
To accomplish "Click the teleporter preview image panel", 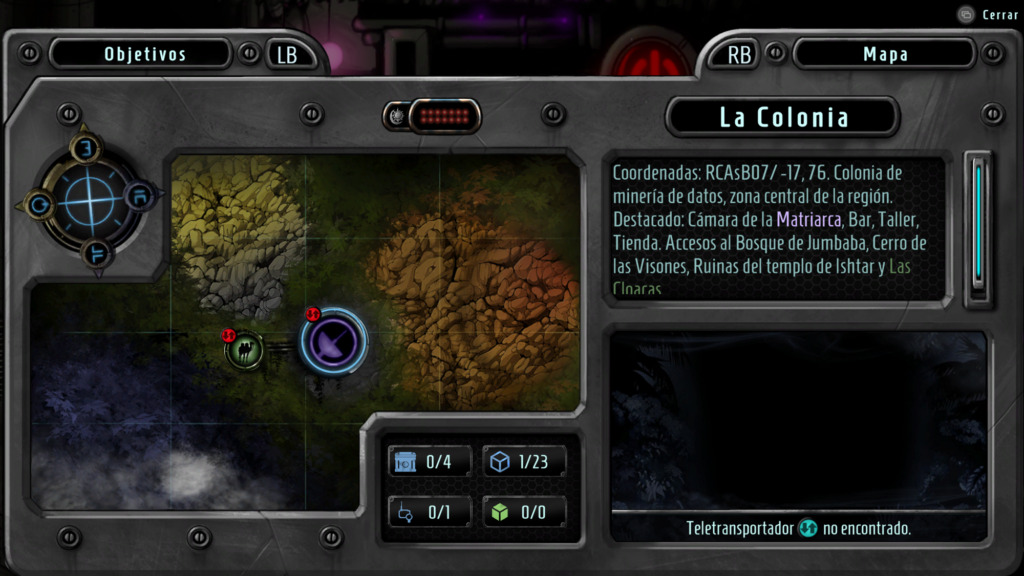I will (798, 422).
